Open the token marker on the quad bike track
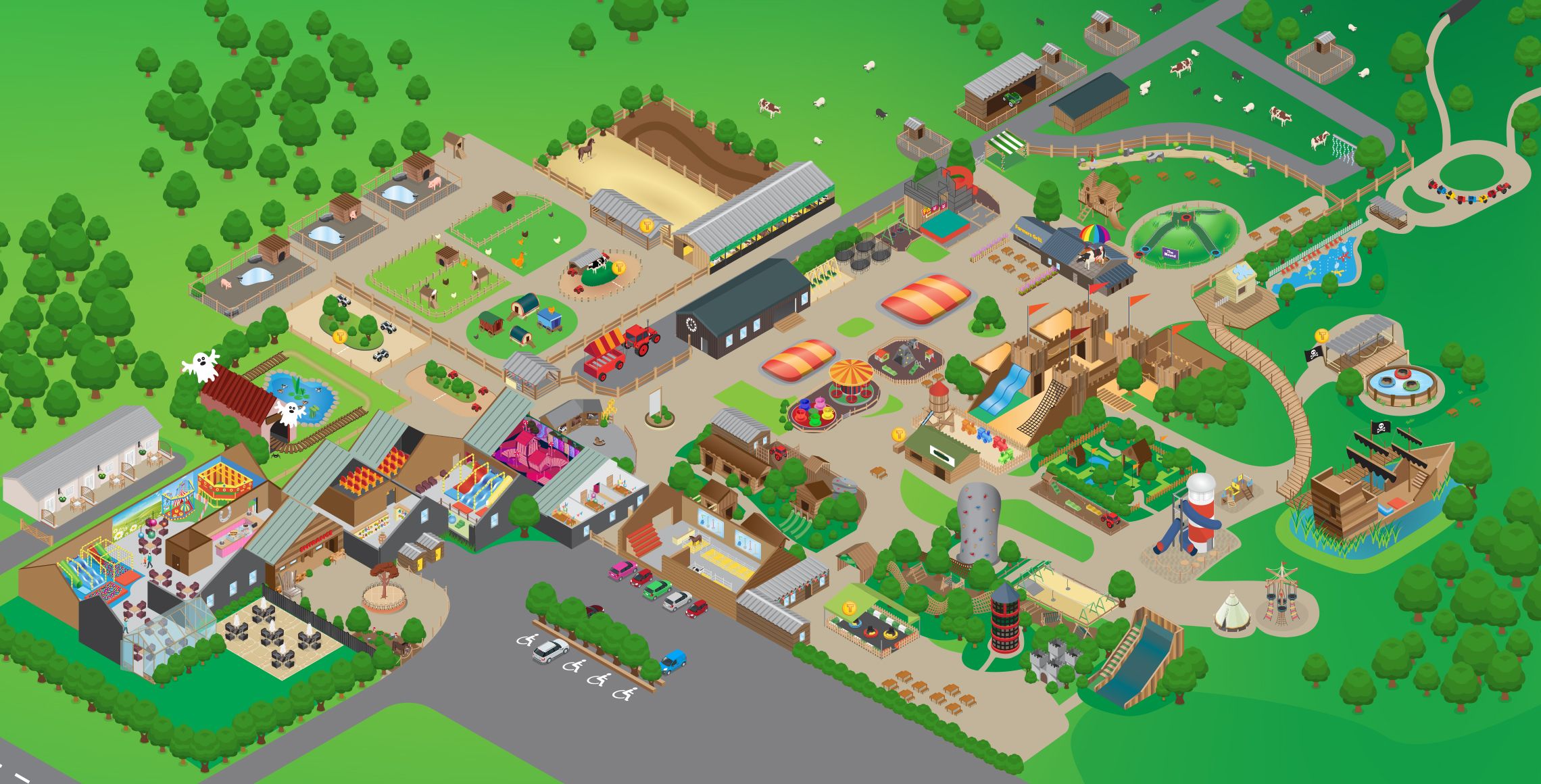Viewport: 1541px width, 784px height. pyautogui.click(x=340, y=336)
